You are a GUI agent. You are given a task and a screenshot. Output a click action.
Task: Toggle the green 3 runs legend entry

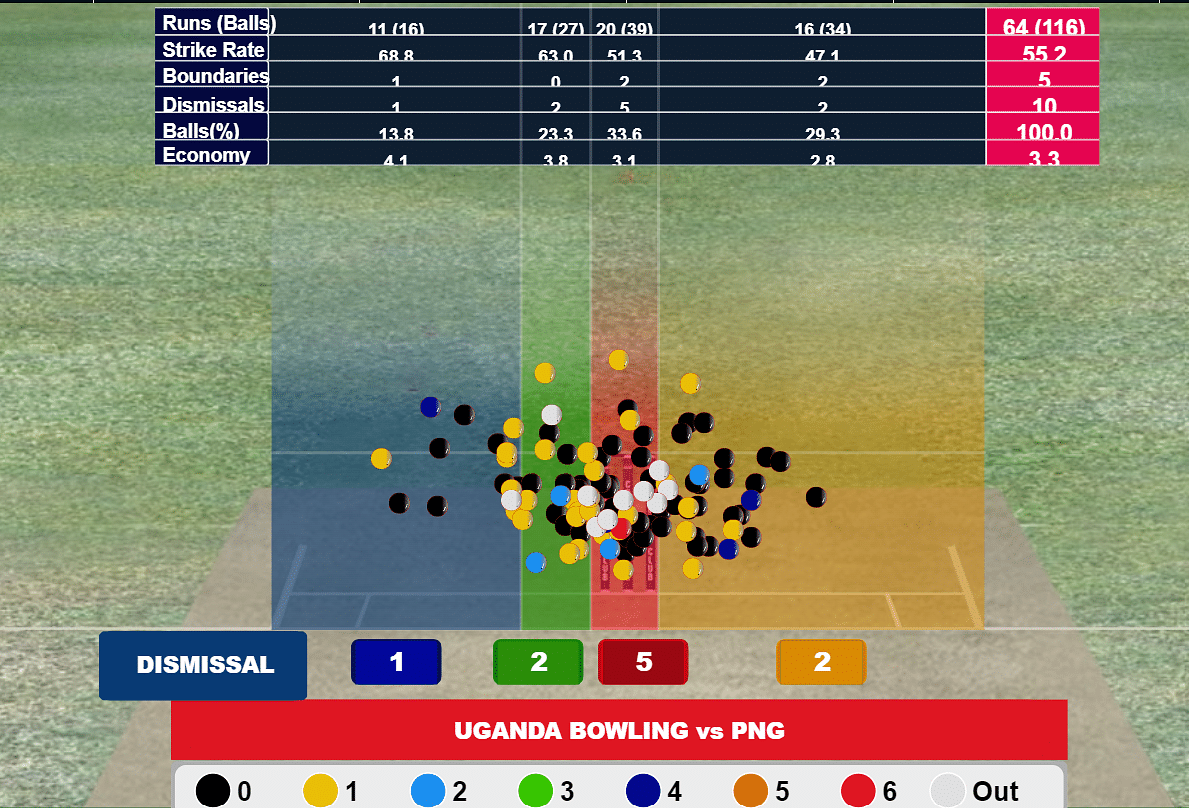pyautogui.click(x=547, y=791)
